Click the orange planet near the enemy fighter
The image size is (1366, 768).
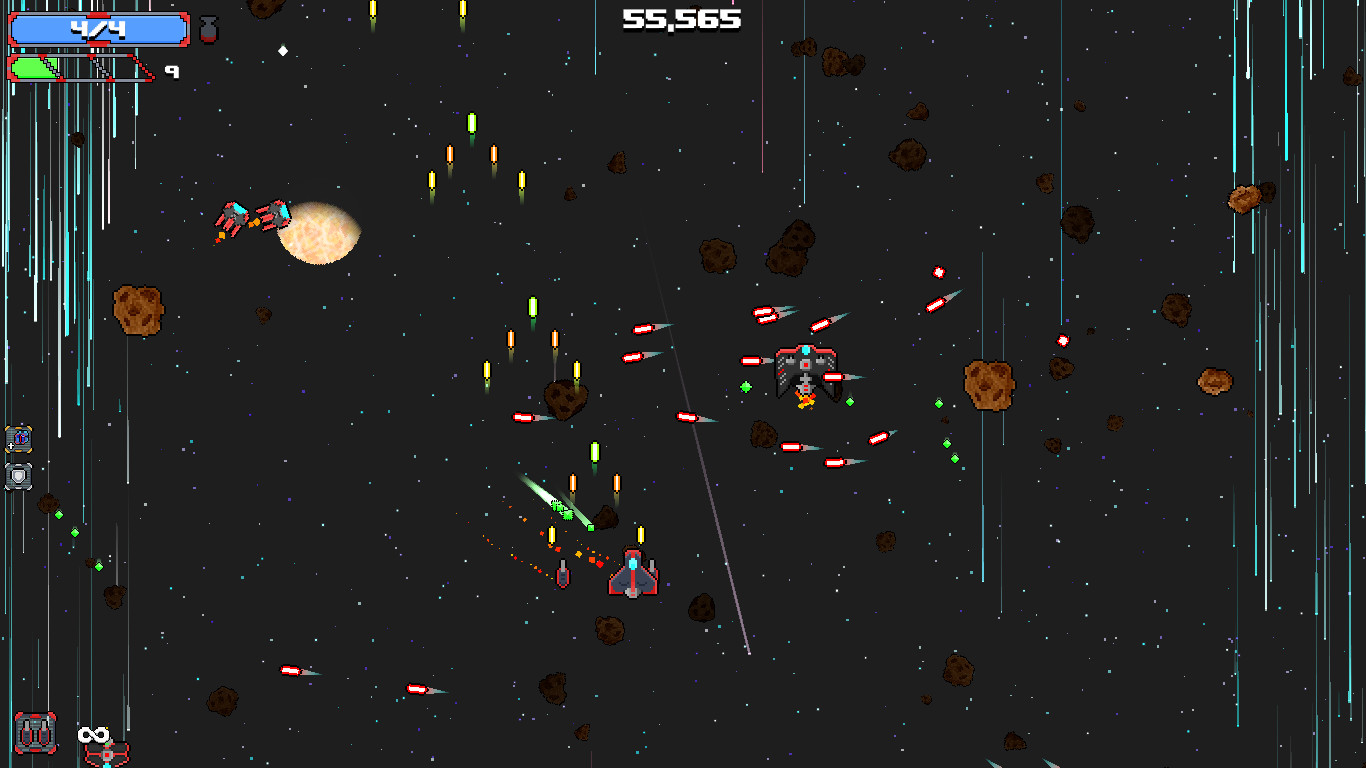click(x=317, y=236)
